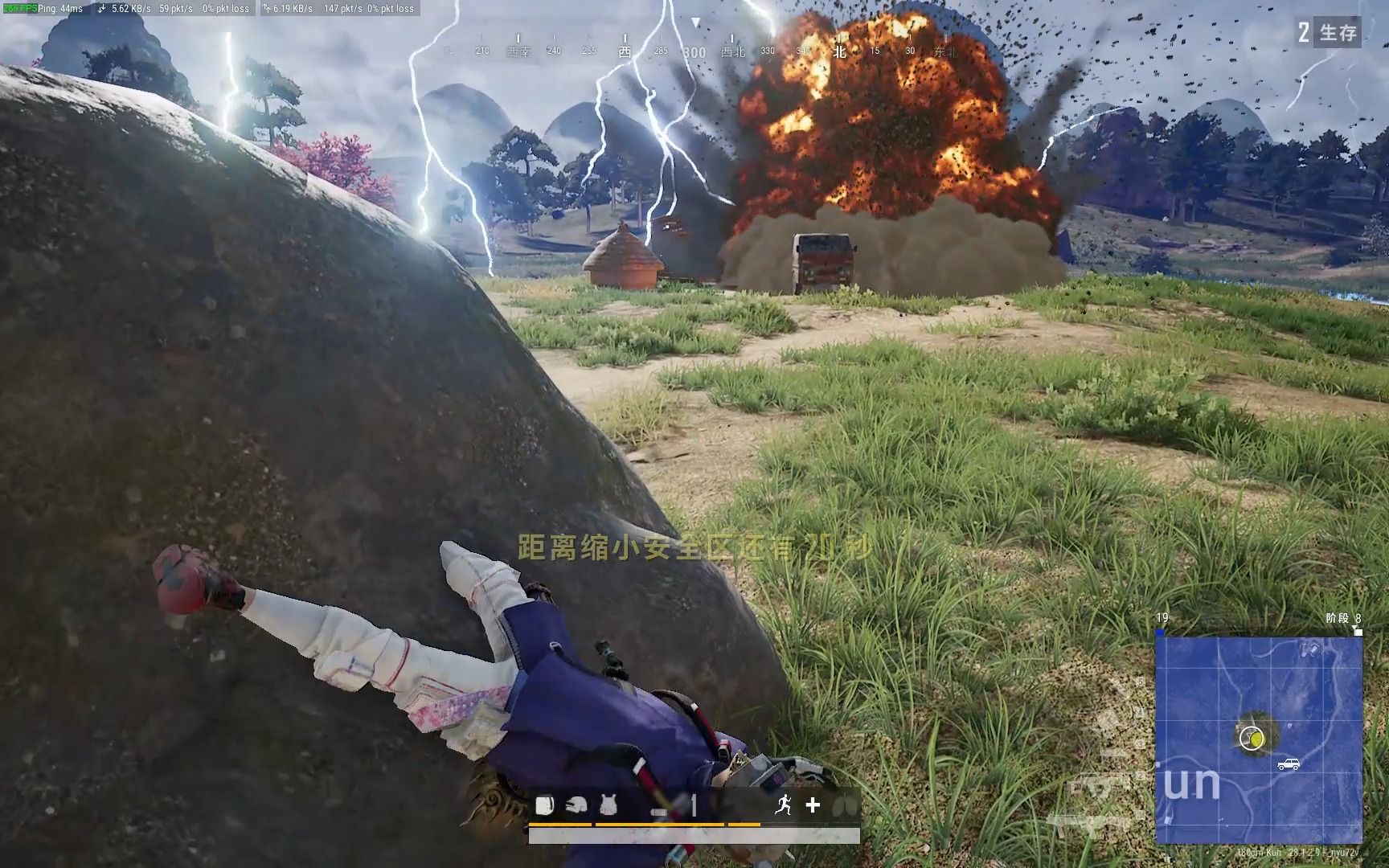Open the minimap

[x=1259, y=739]
